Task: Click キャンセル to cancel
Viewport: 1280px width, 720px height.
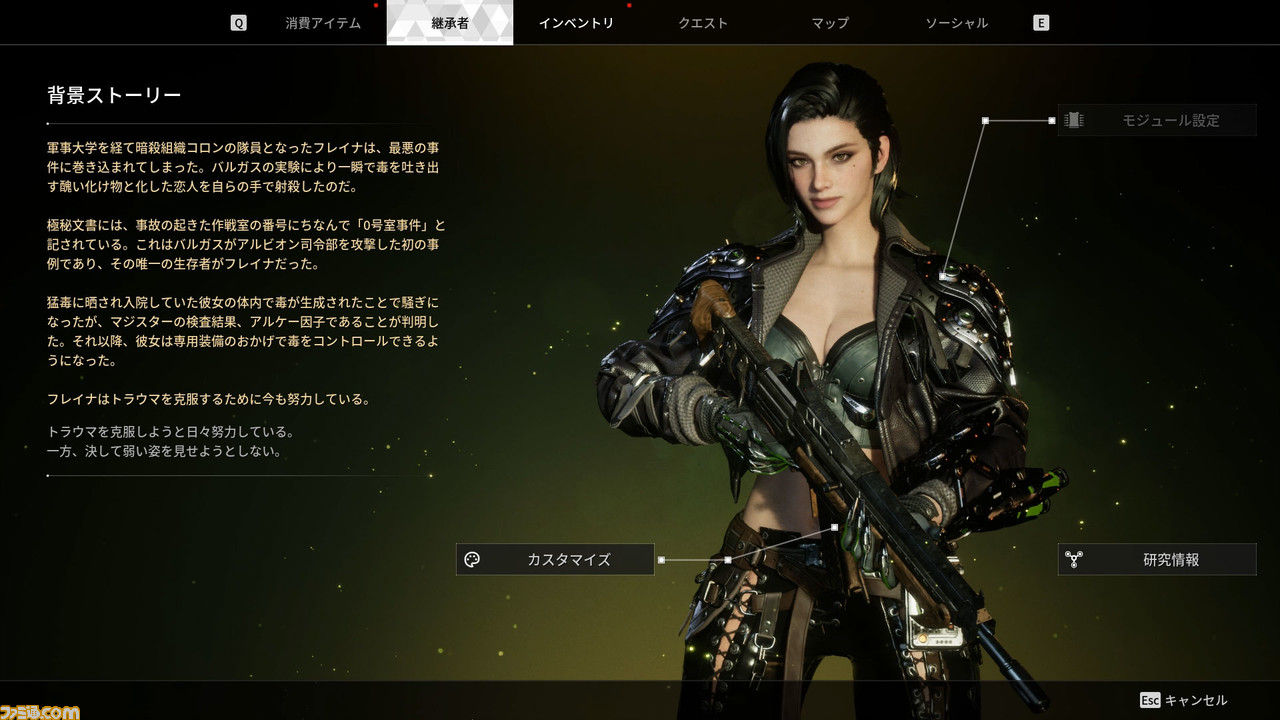Action: click(1184, 700)
